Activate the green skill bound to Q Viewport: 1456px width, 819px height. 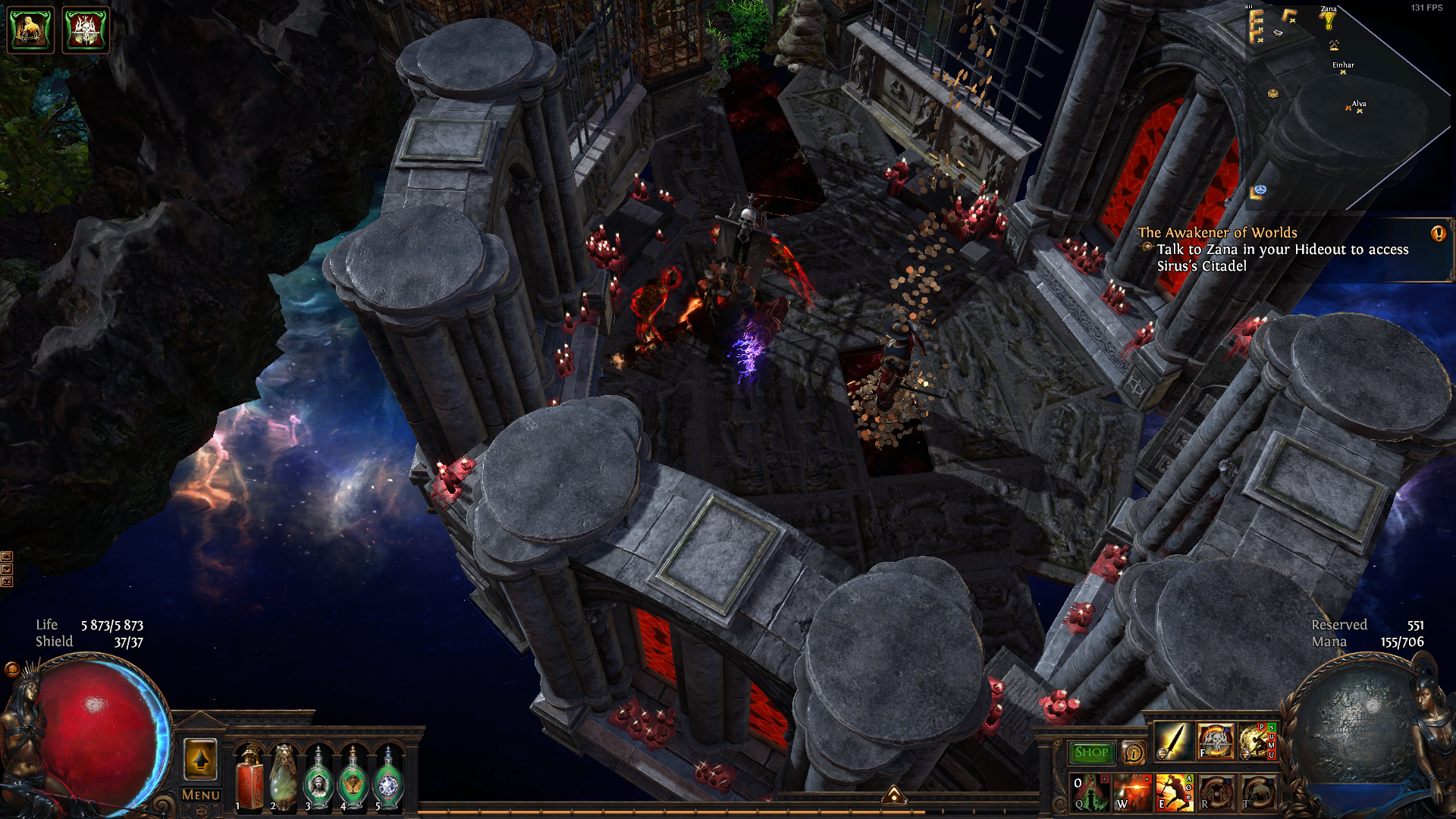[1090, 792]
